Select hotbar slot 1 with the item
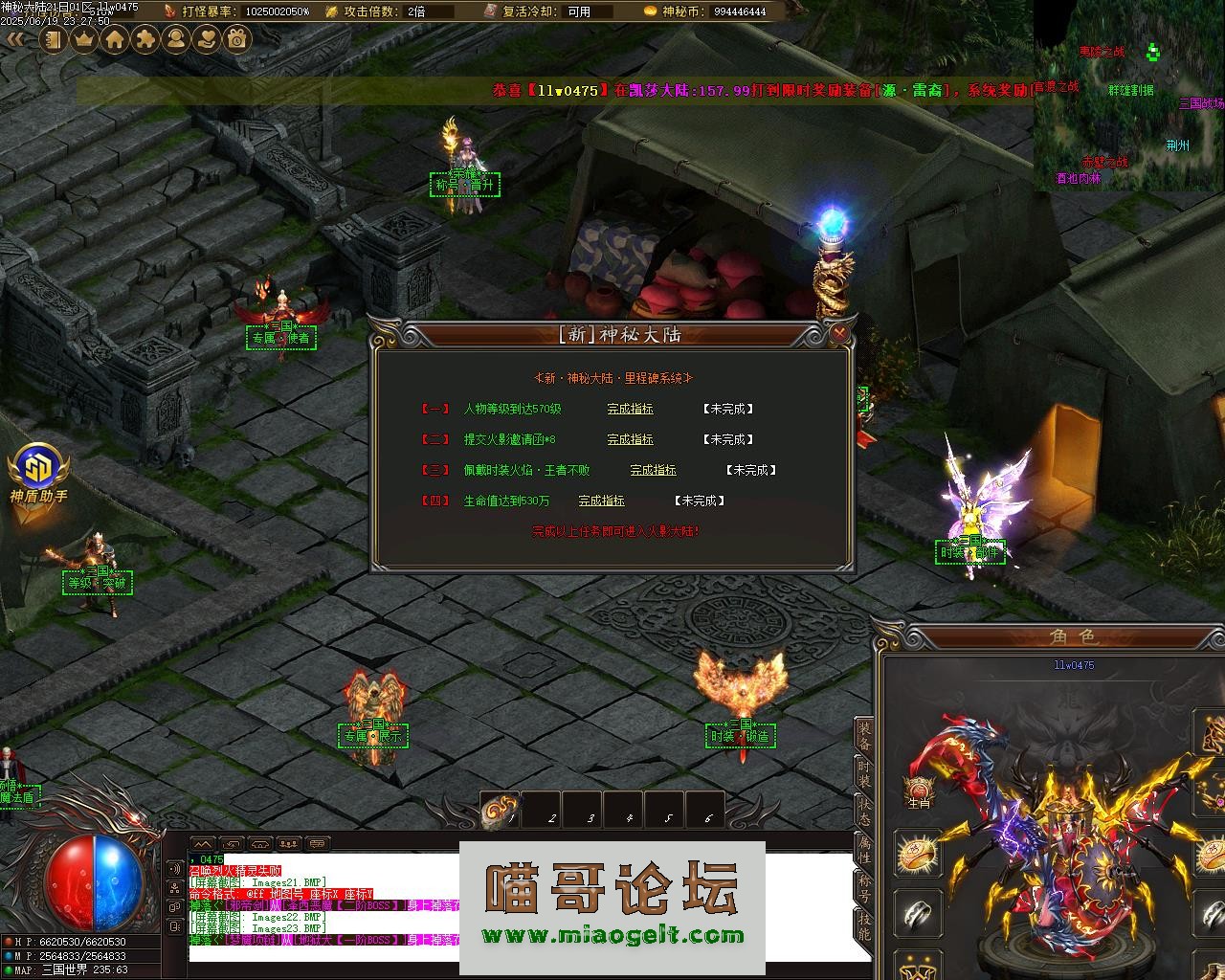 click(x=500, y=810)
